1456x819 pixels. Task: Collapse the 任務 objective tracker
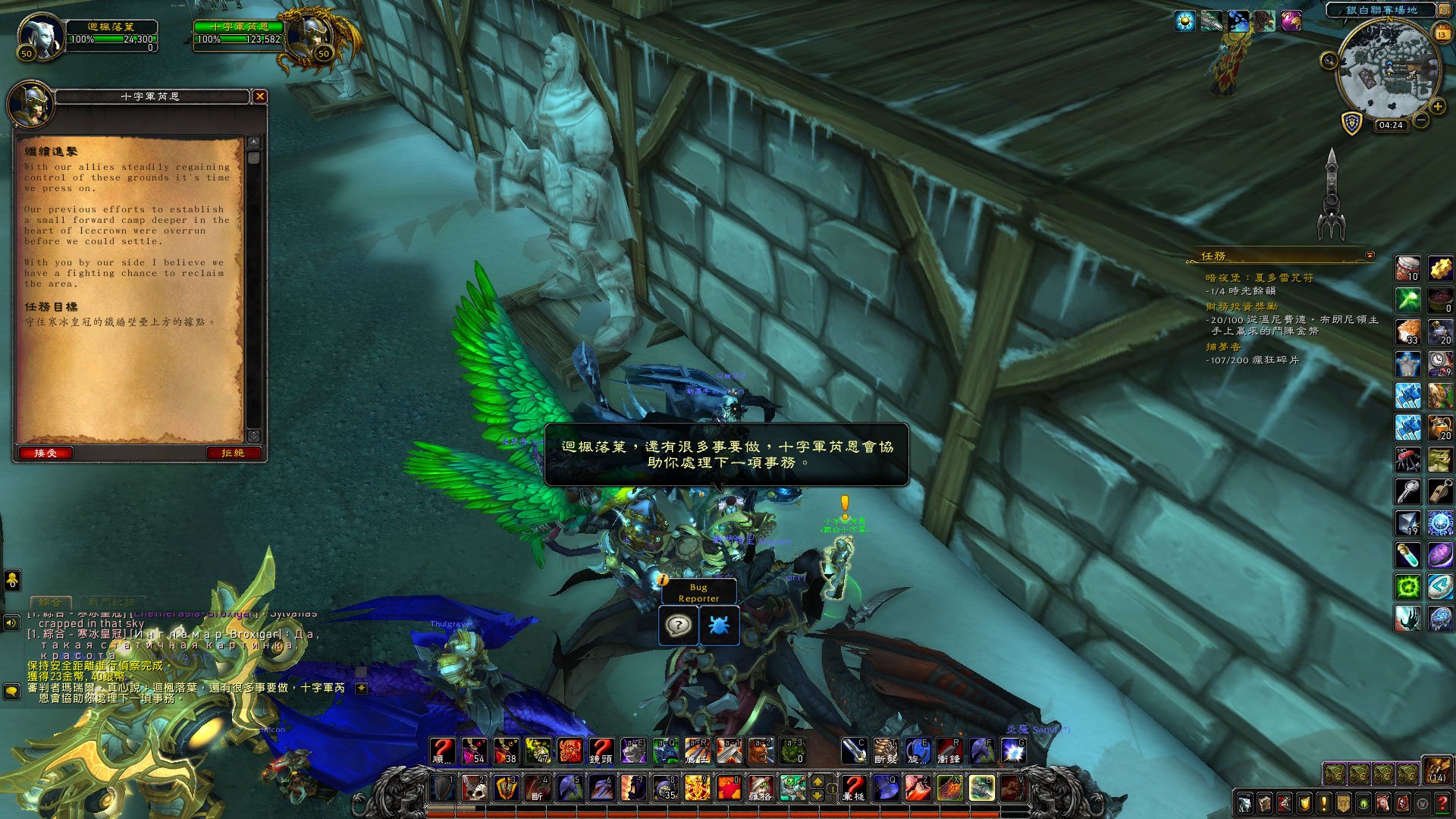pos(1370,256)
